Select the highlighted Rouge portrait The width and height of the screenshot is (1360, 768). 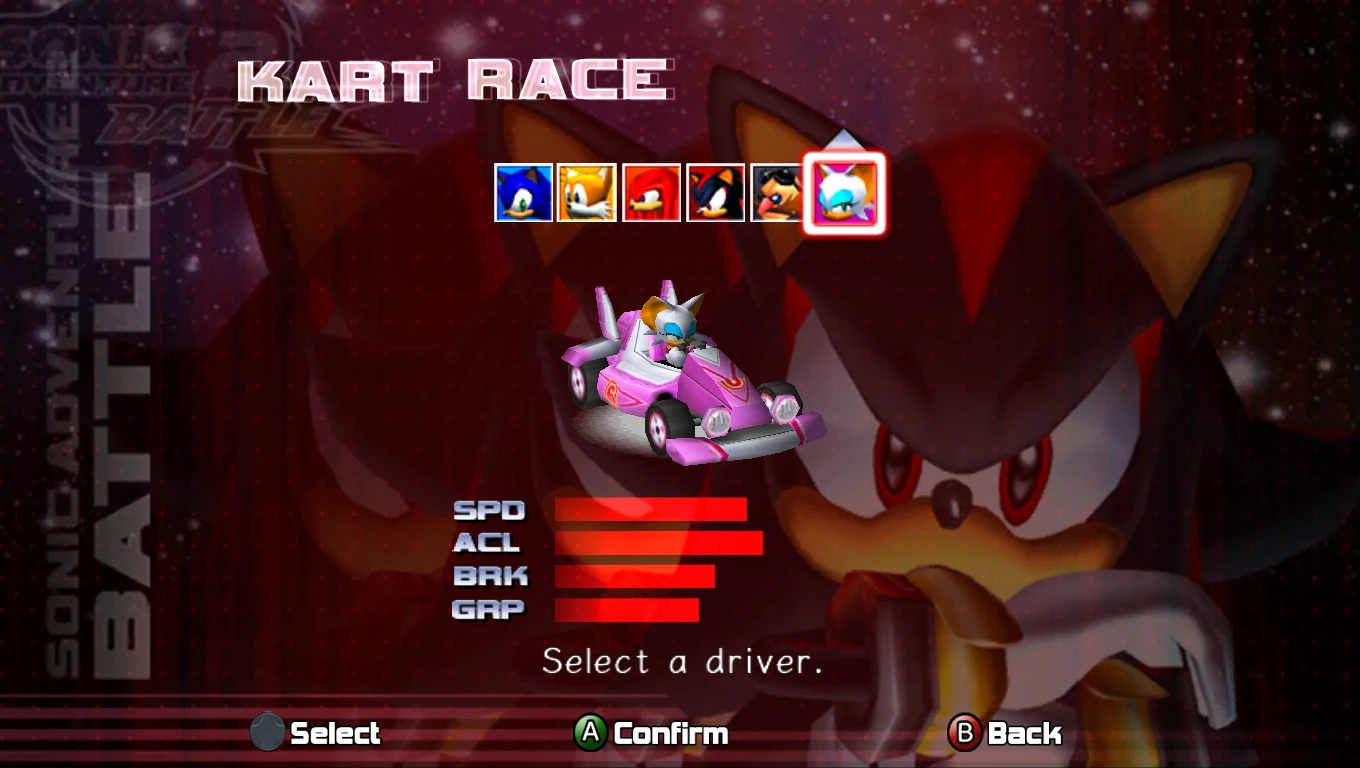845,193
